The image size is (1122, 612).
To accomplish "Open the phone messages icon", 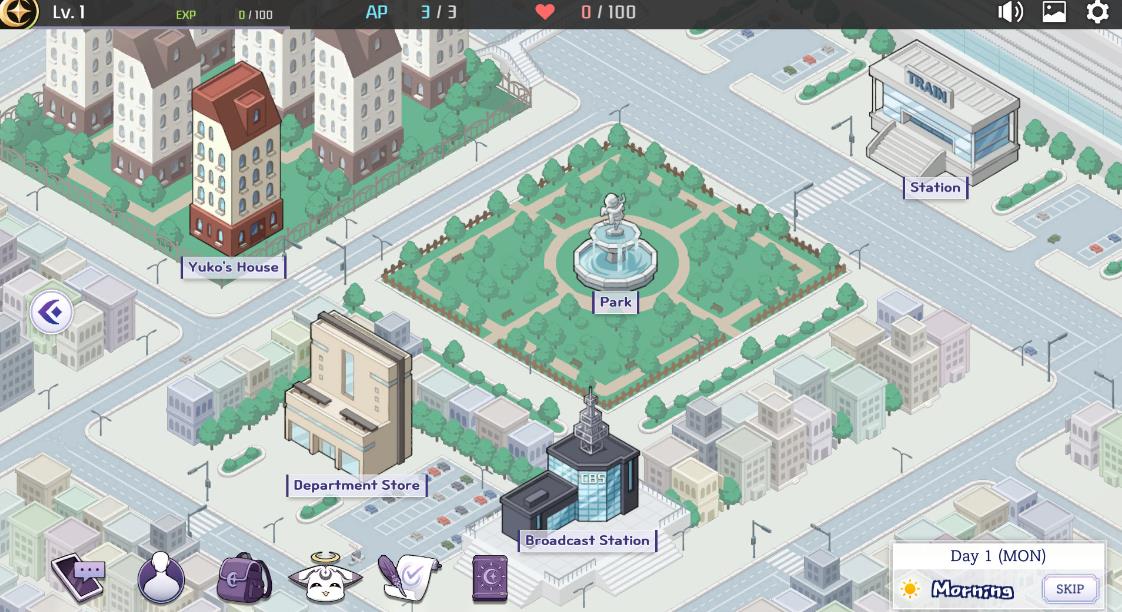I will [79, 576].
